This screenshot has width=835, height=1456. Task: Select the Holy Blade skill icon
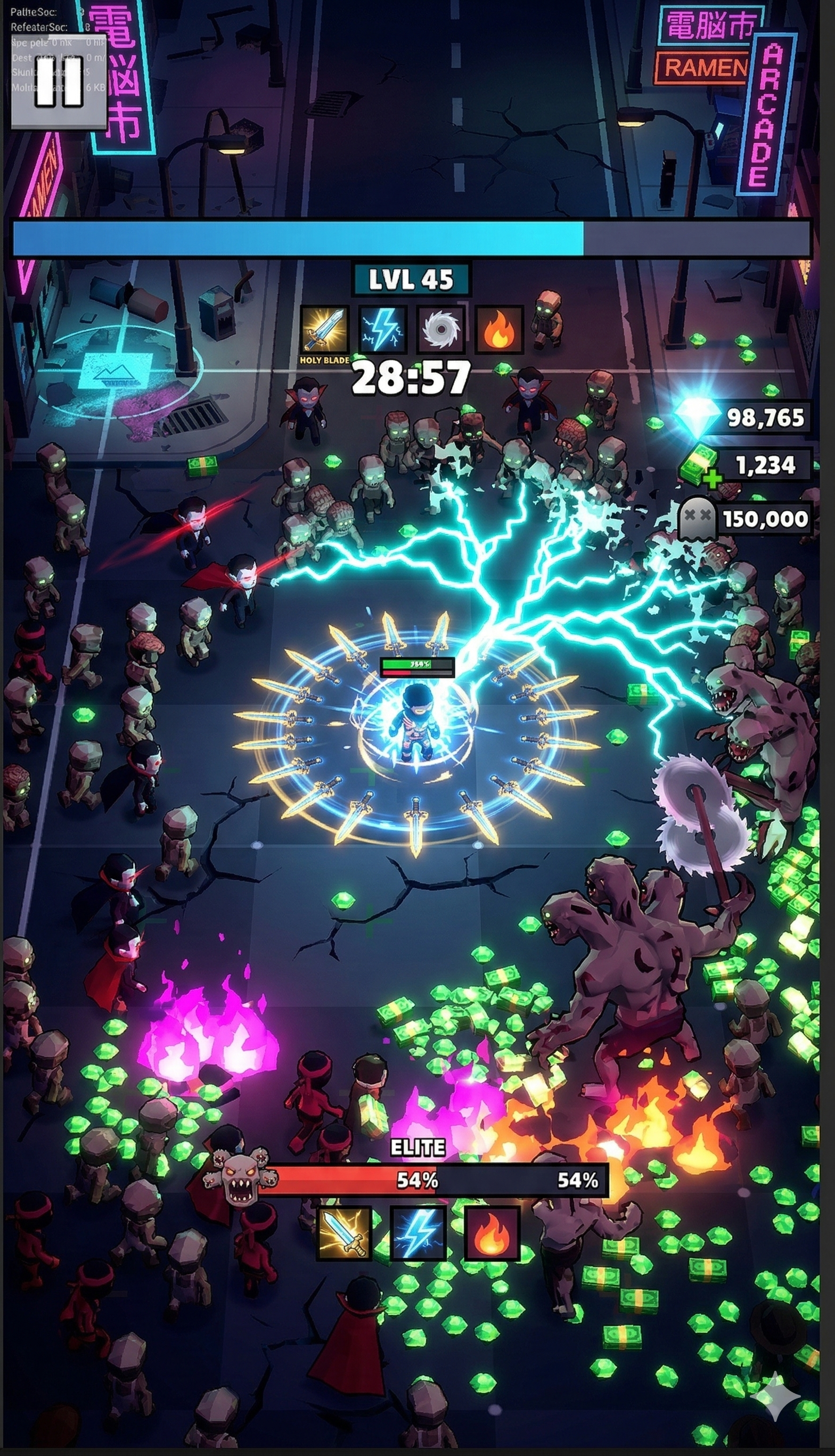point(325,329)
